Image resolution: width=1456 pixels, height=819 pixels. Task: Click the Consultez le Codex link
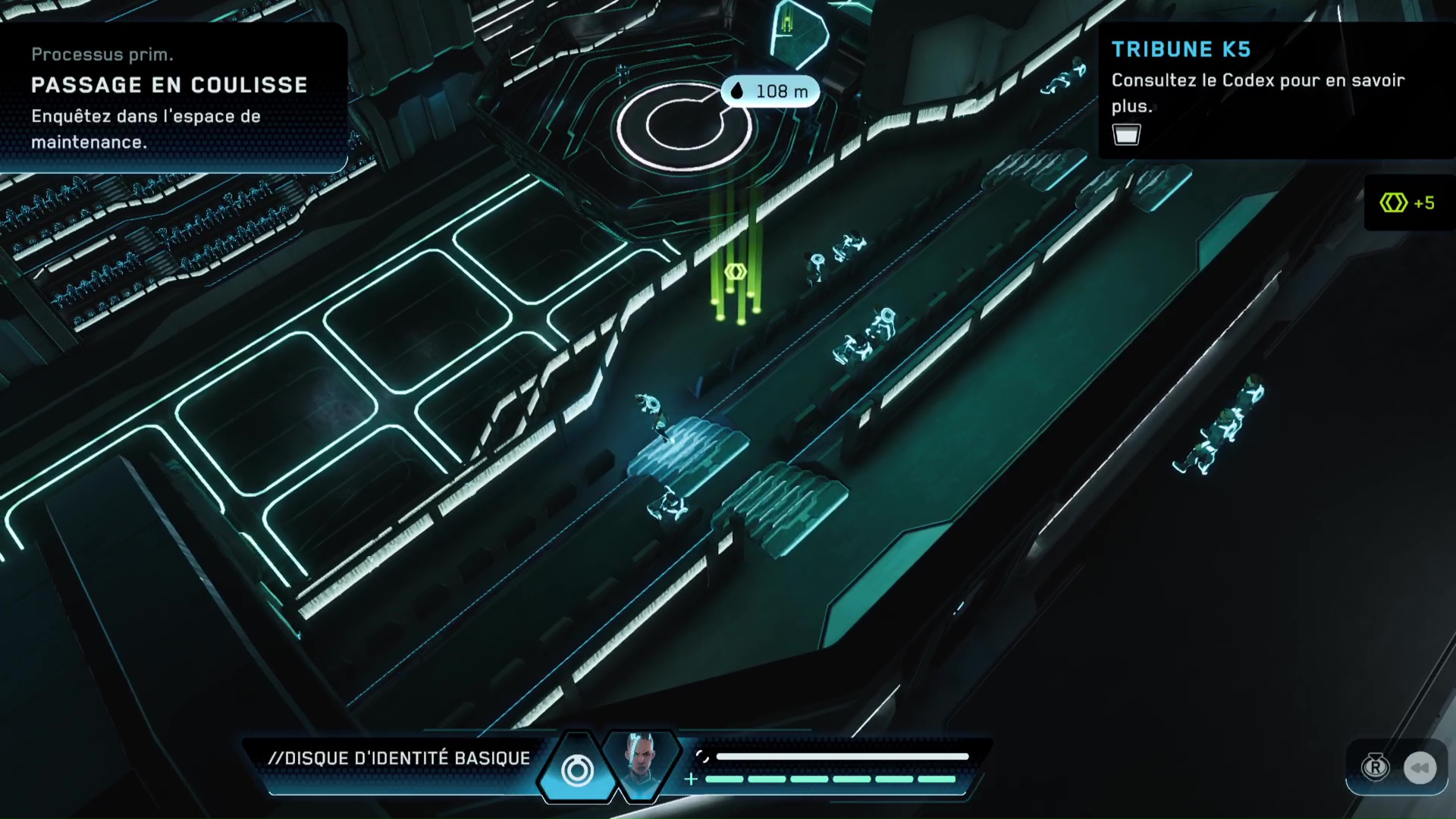point(1257,93)
